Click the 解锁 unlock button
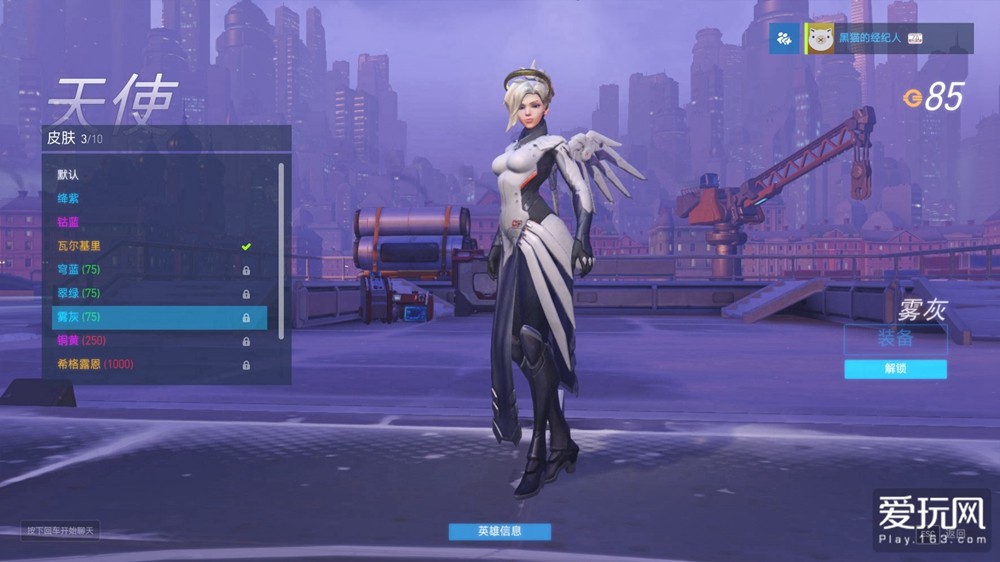Viewport: 1000px width, 562px height. [895, 369]
